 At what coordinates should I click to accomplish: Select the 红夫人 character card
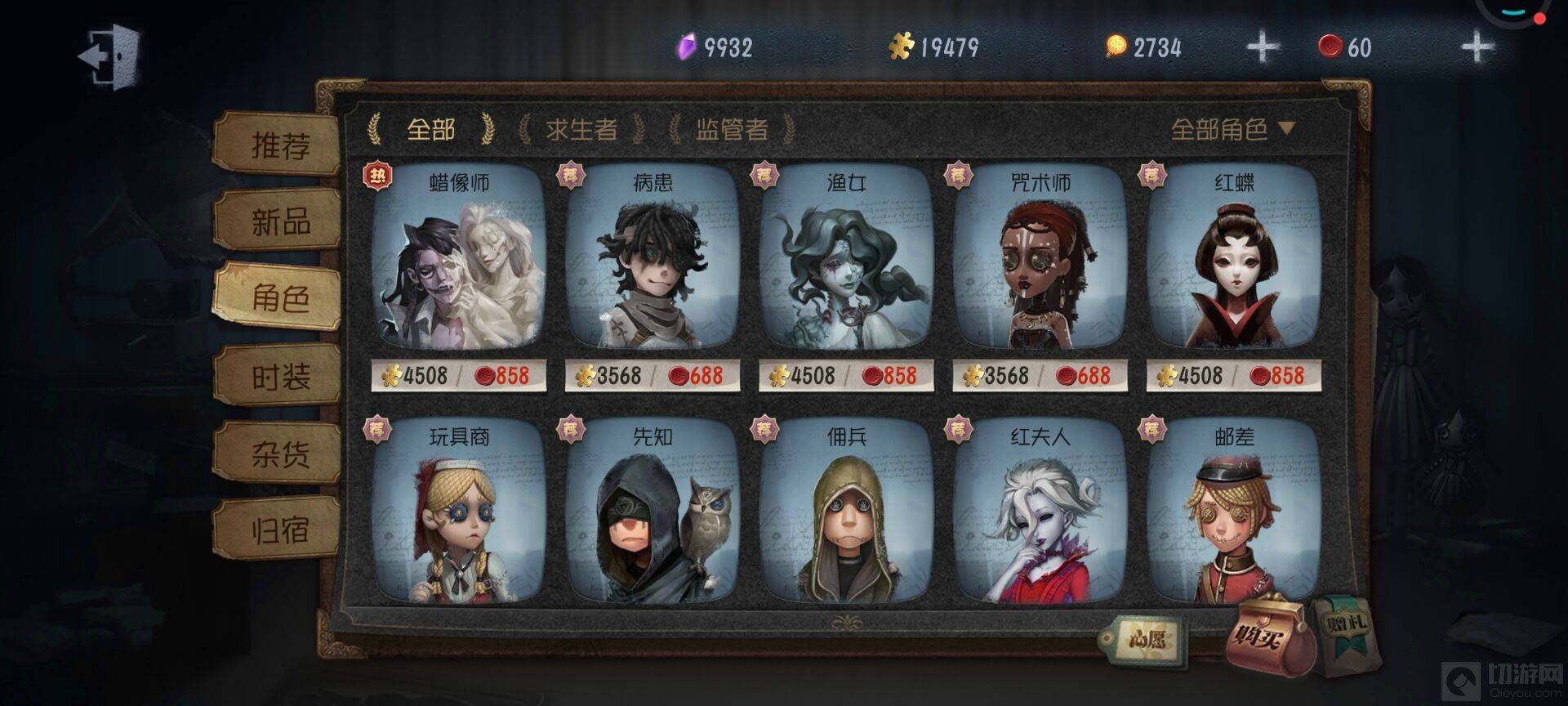[x=1040, y=515]
